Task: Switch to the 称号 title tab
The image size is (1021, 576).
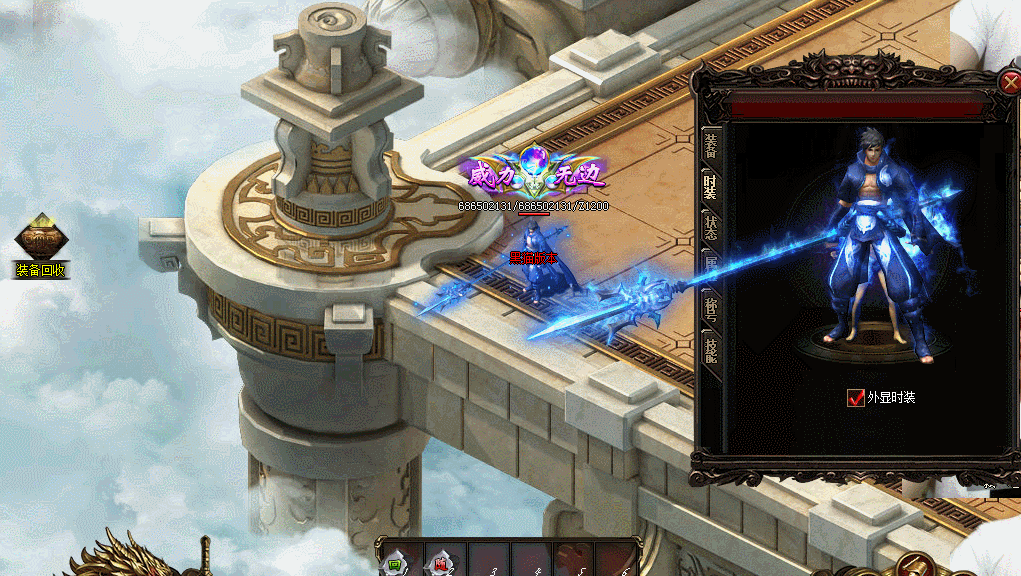Action: (710, 303)
